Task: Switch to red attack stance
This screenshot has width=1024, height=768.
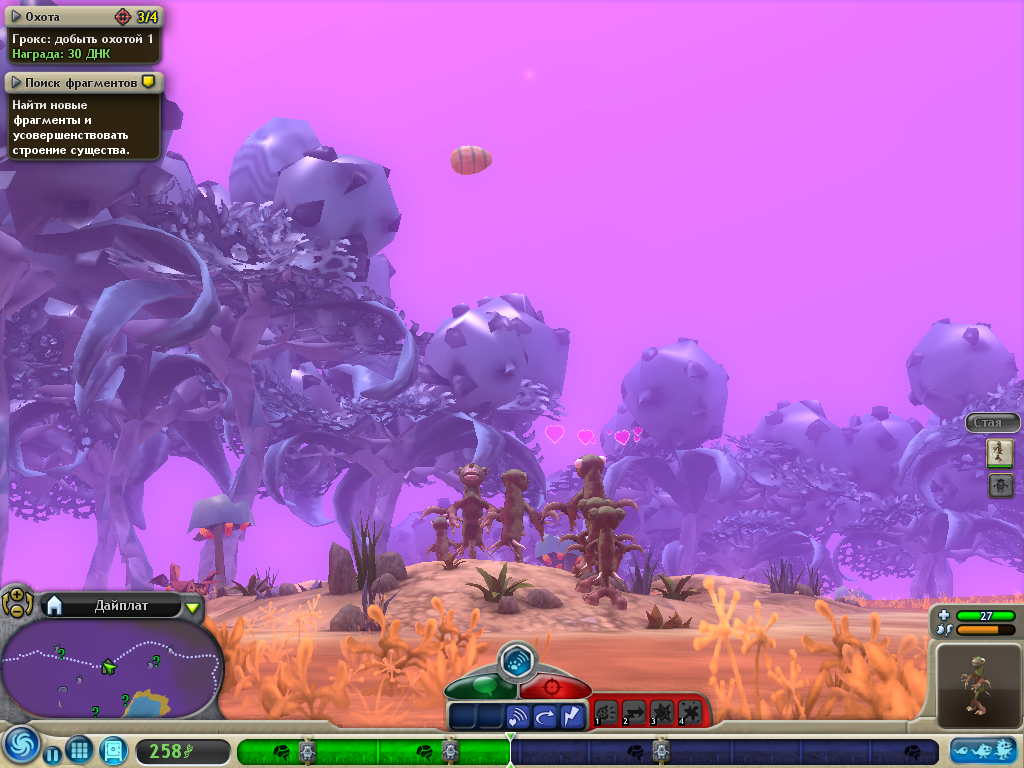Action: coord(556,688)
